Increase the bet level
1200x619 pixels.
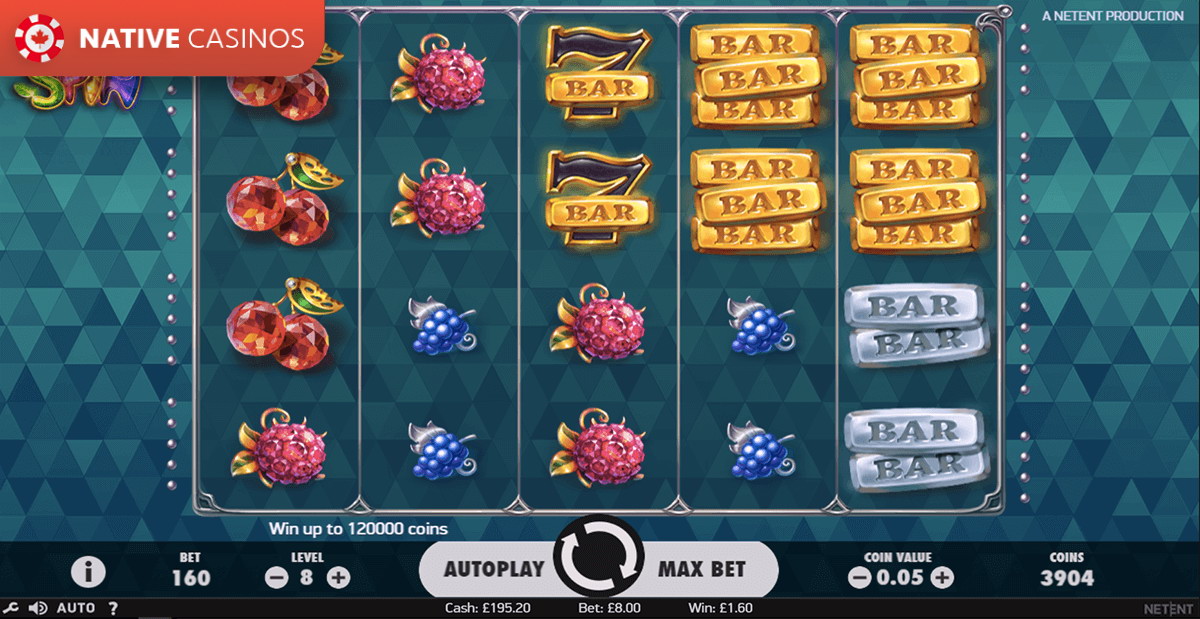pyautogui.click(x=339, y=577)
